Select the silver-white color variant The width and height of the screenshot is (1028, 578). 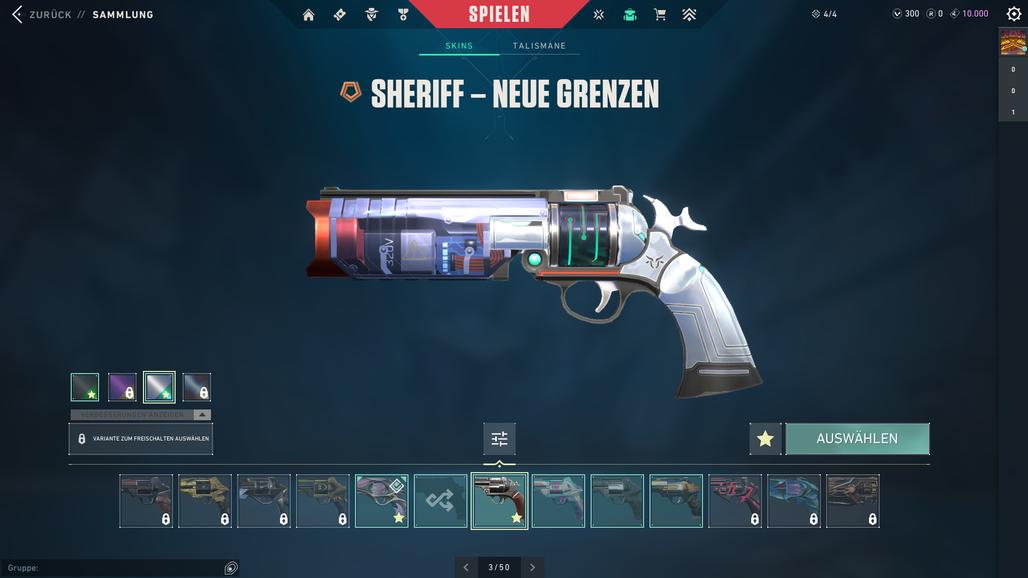point(159,387)
